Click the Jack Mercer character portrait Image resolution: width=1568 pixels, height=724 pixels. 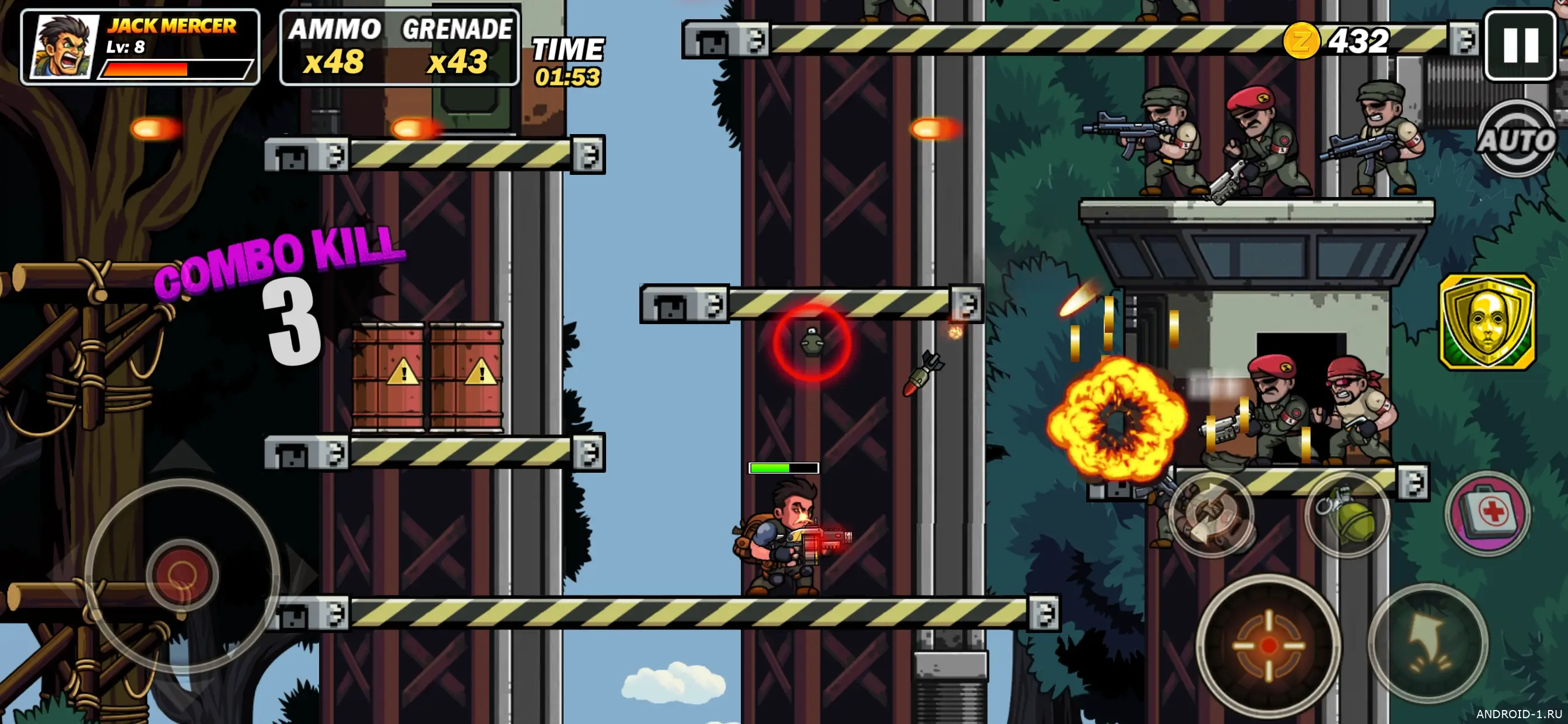65,47
